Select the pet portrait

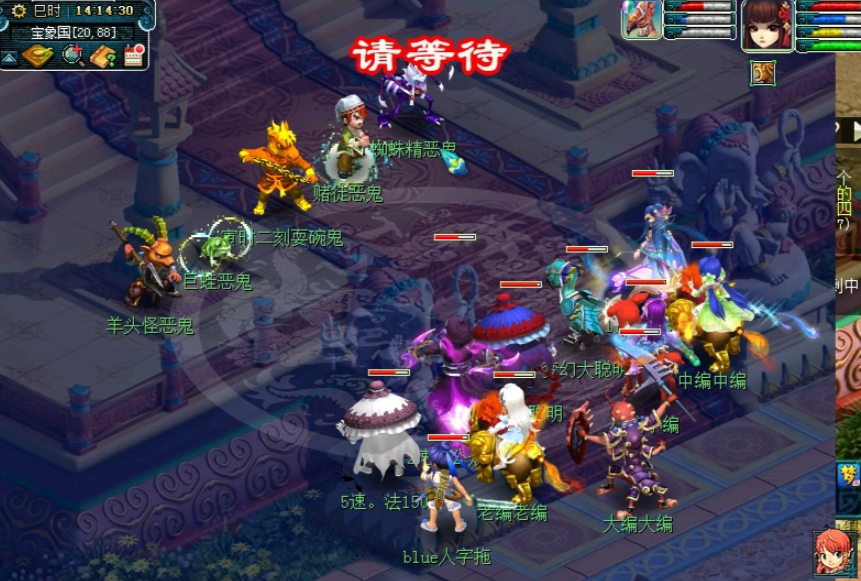pyautogui.click(x=641, y=19)
